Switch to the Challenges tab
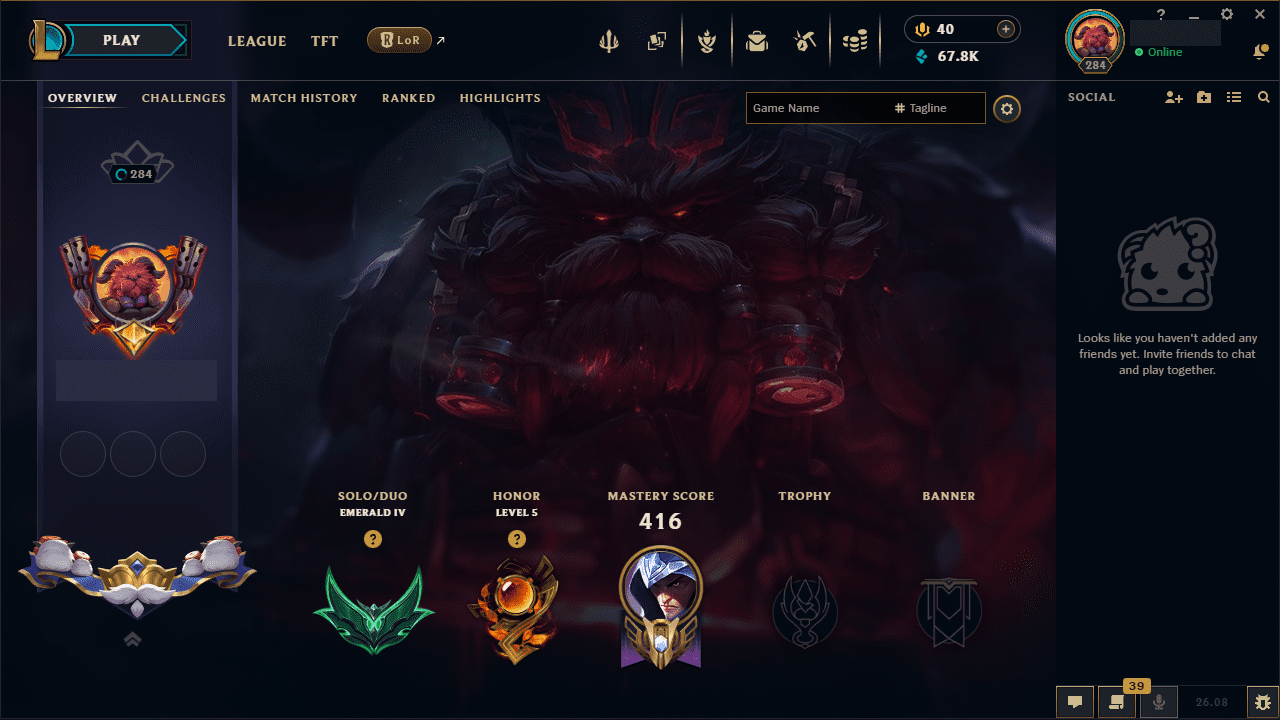This screenshot has width=1280, height=720. click(184, 98)
